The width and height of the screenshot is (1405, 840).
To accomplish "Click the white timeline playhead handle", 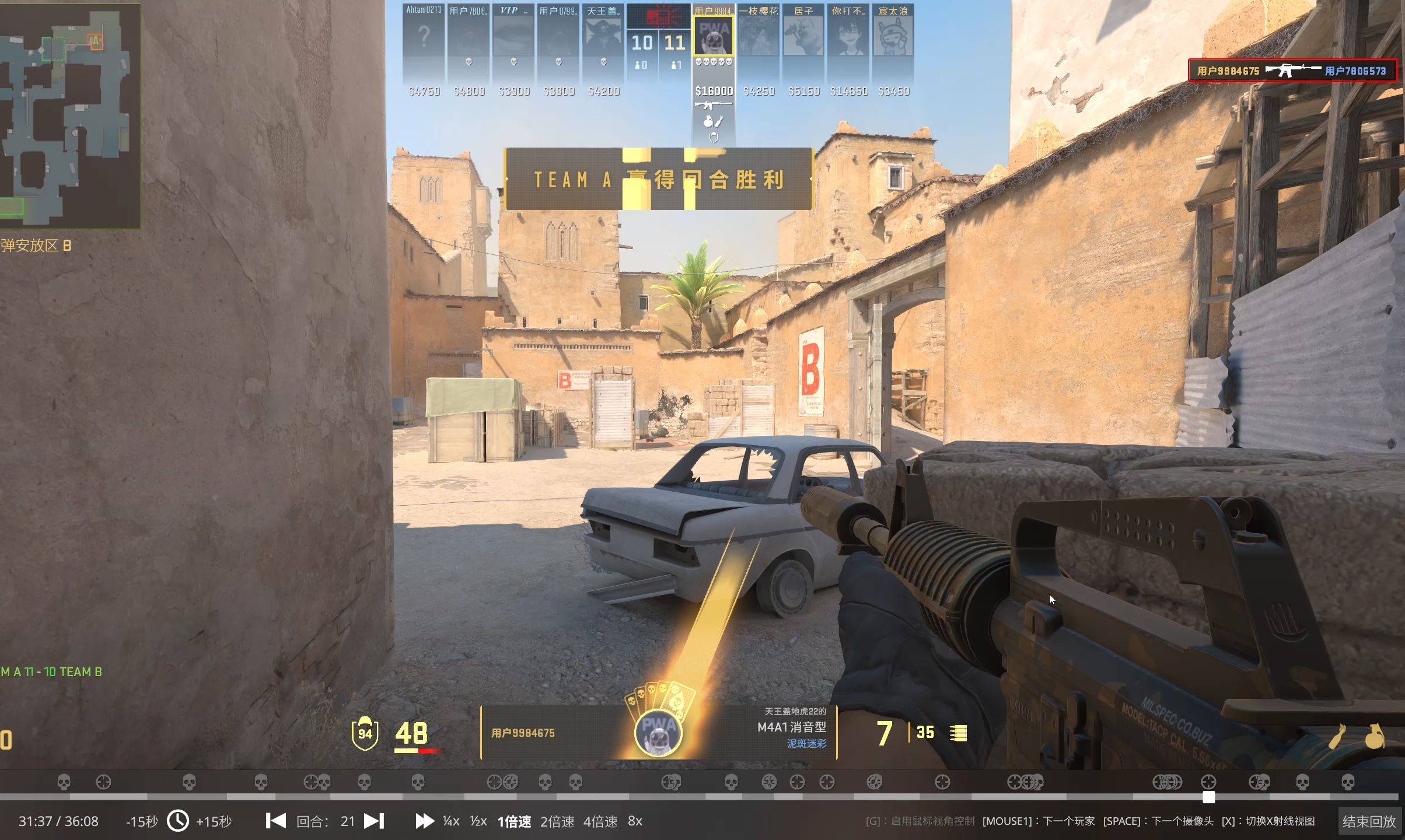I will click(1208, 797).
